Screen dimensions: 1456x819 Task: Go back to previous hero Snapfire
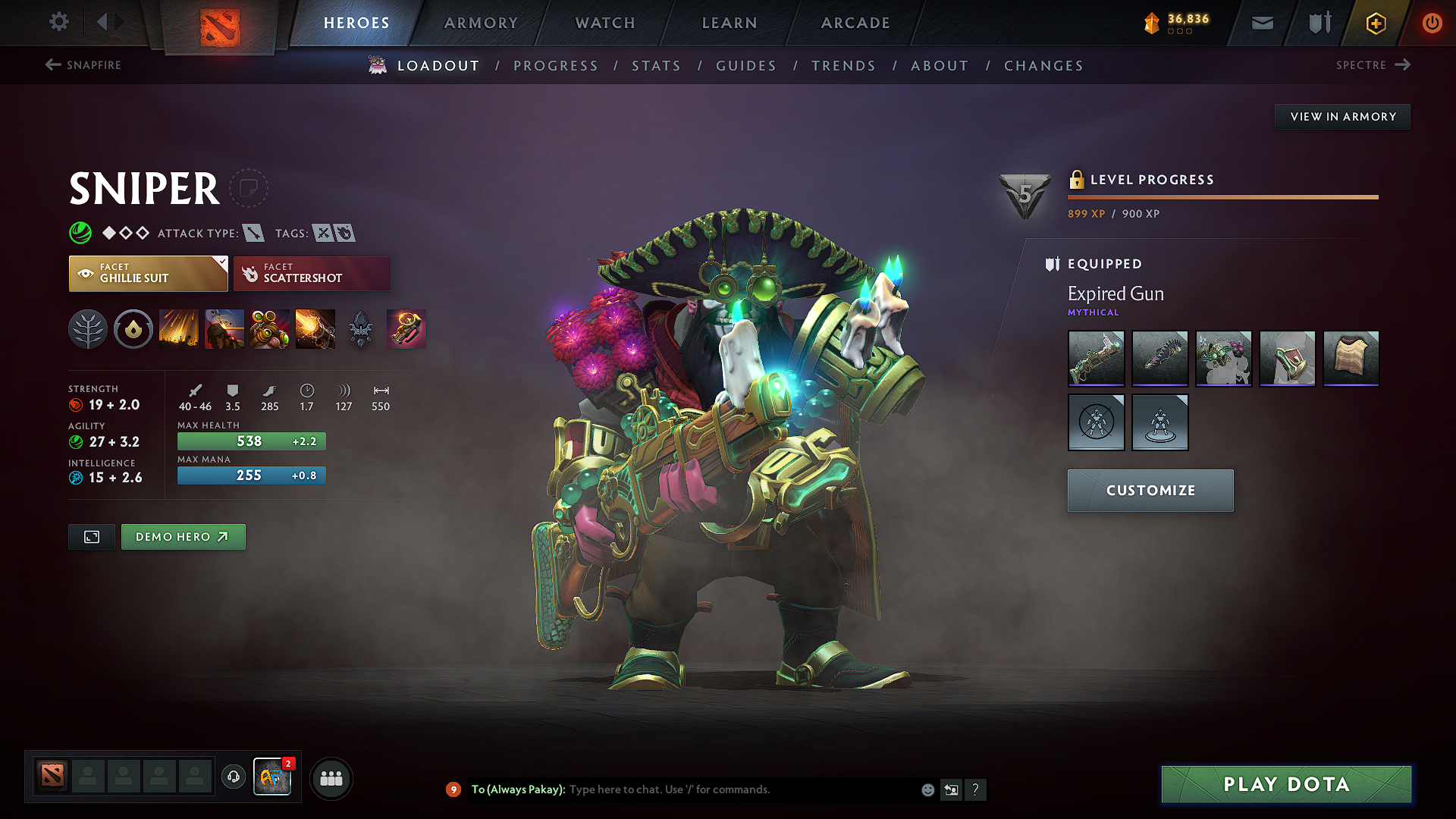[83, 65]
